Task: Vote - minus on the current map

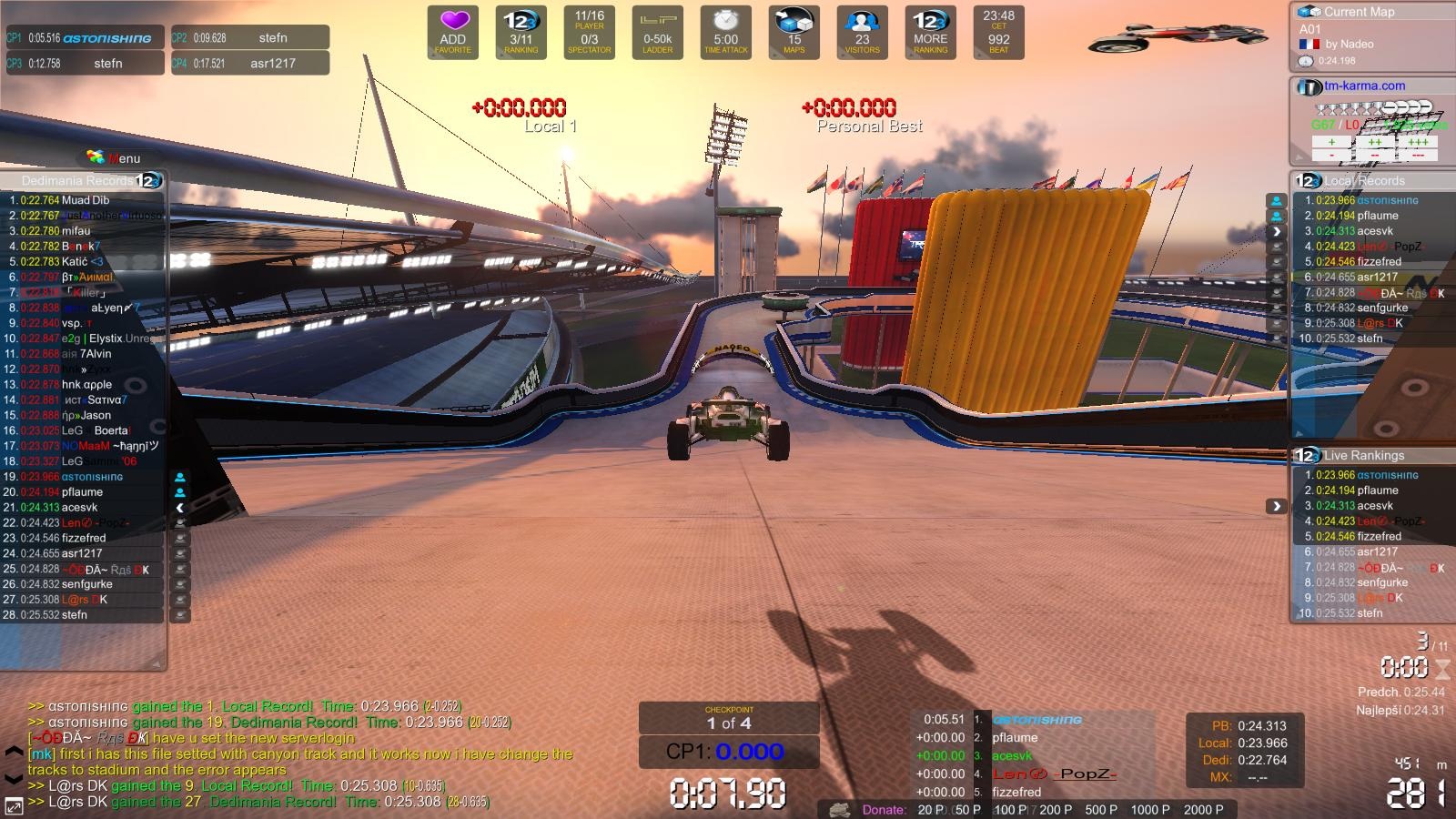Action: (x=1331, y=156)
